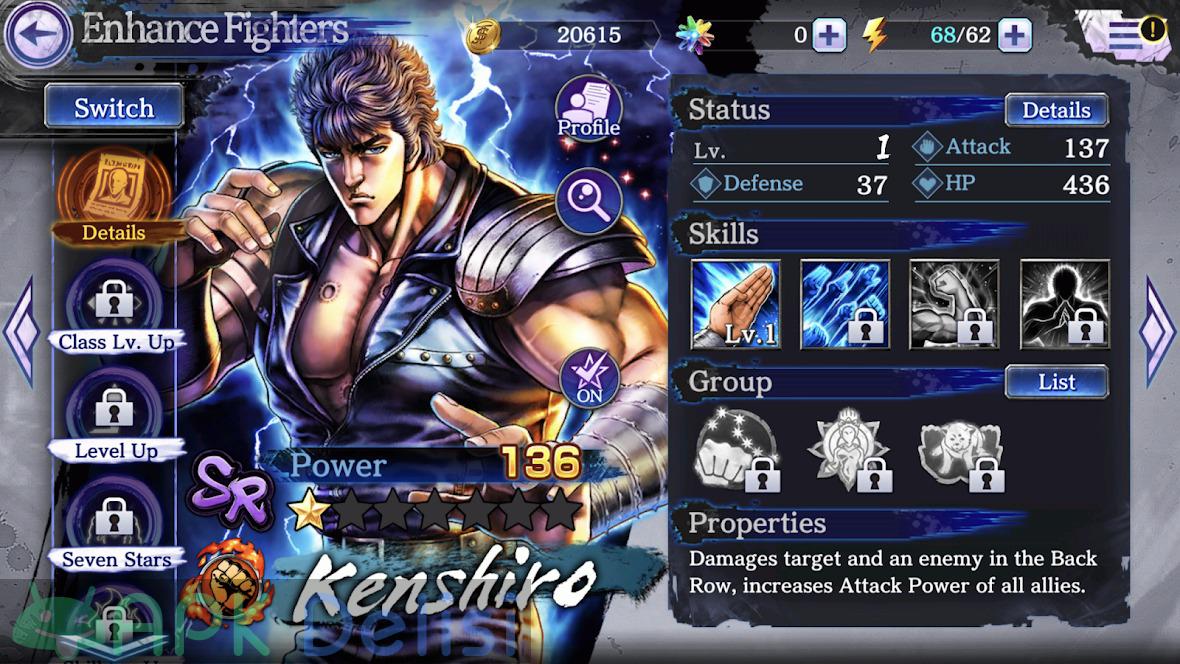Select the locked glowing silhouette skill
The image size is (1180, 664).
[x=1064, y=305]
